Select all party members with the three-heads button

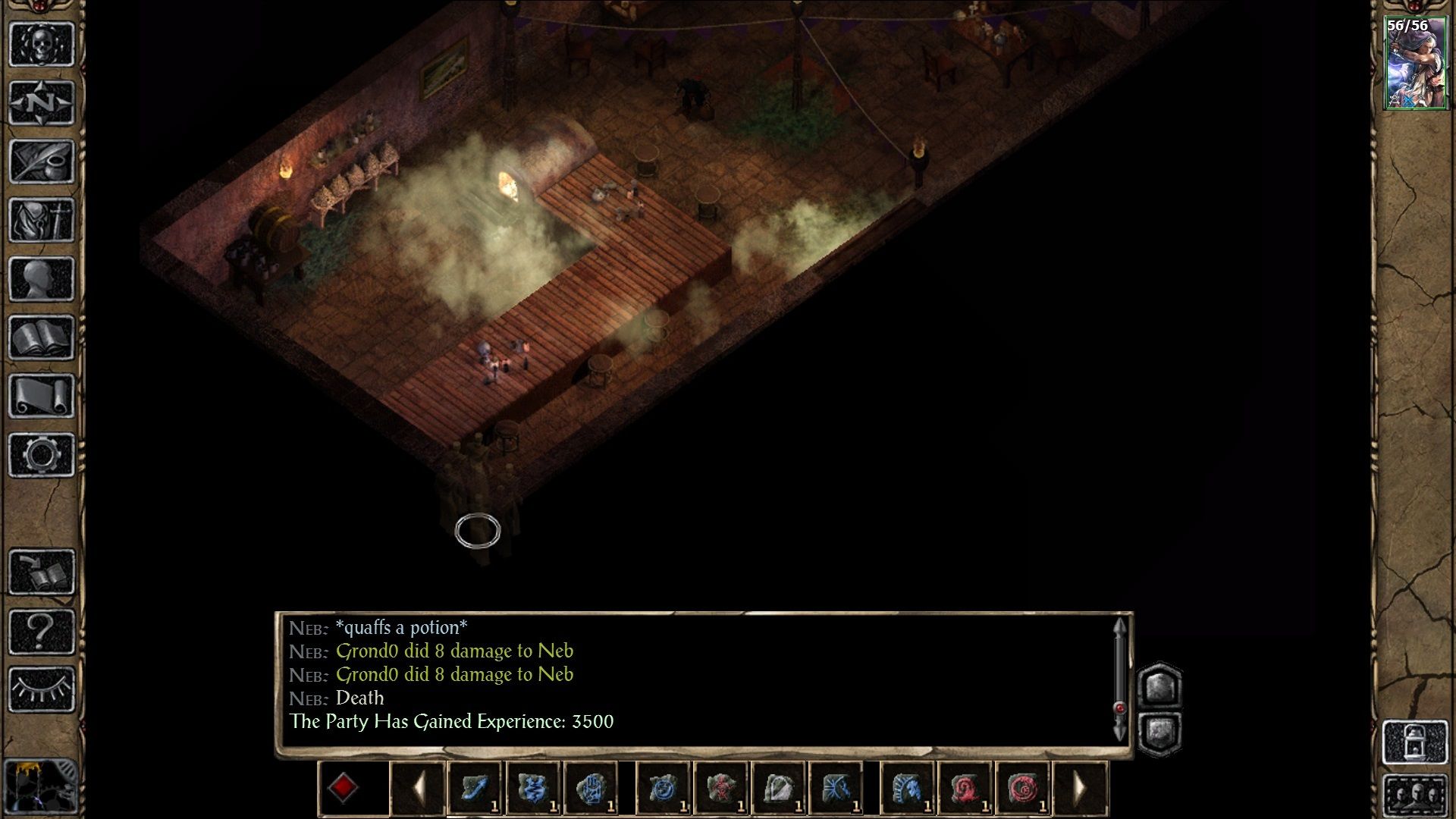[x=1415, y=795]
